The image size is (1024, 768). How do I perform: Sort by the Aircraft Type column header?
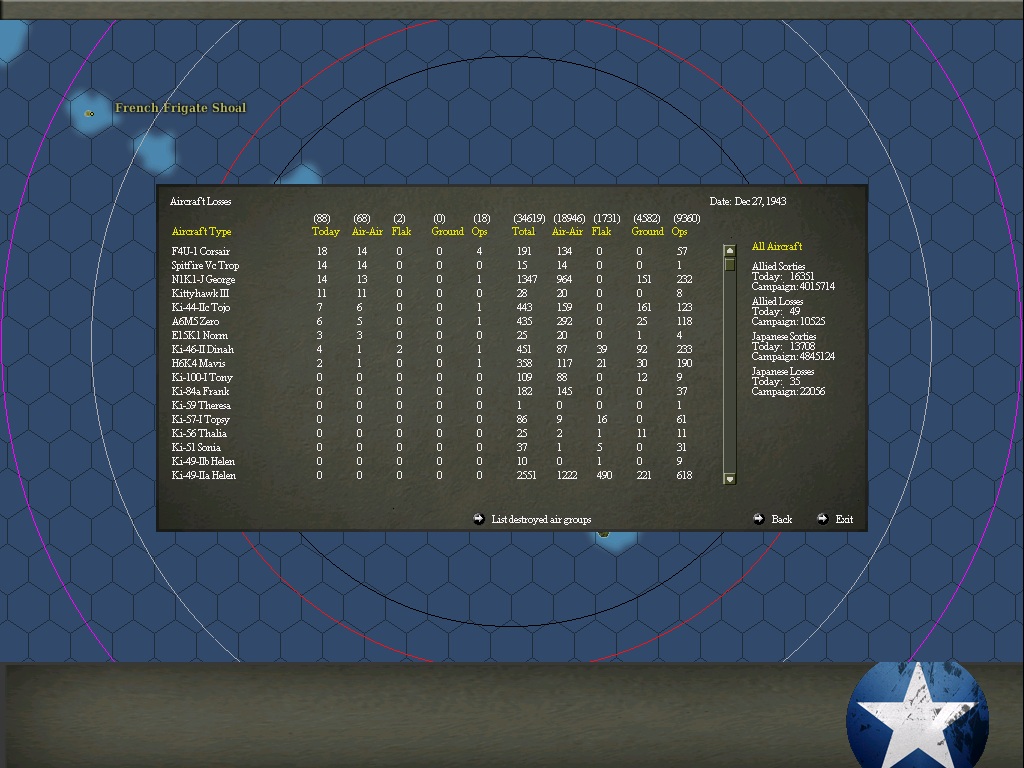click(x=201, y=232)
